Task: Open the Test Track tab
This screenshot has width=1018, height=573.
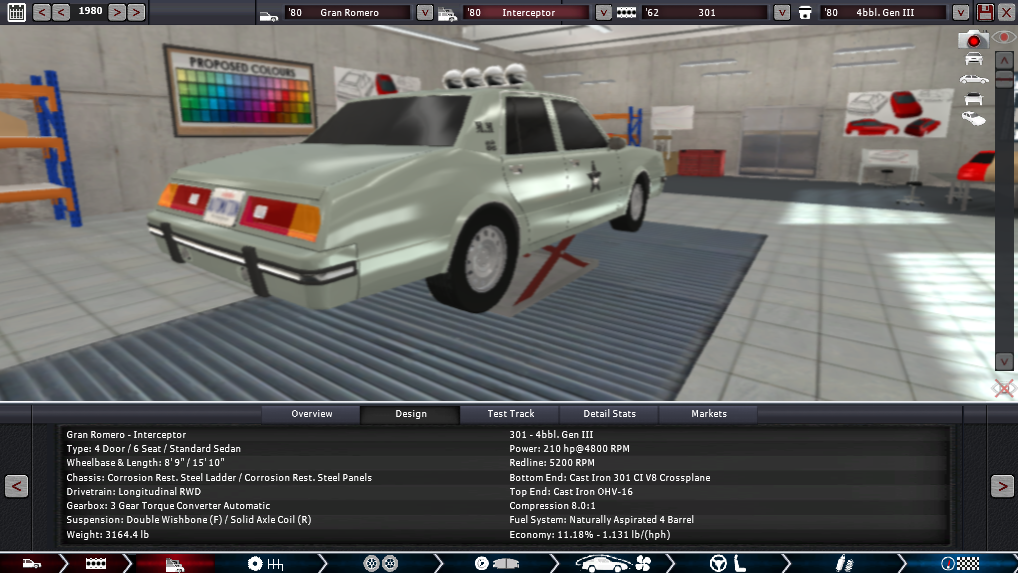Action: 510,414
